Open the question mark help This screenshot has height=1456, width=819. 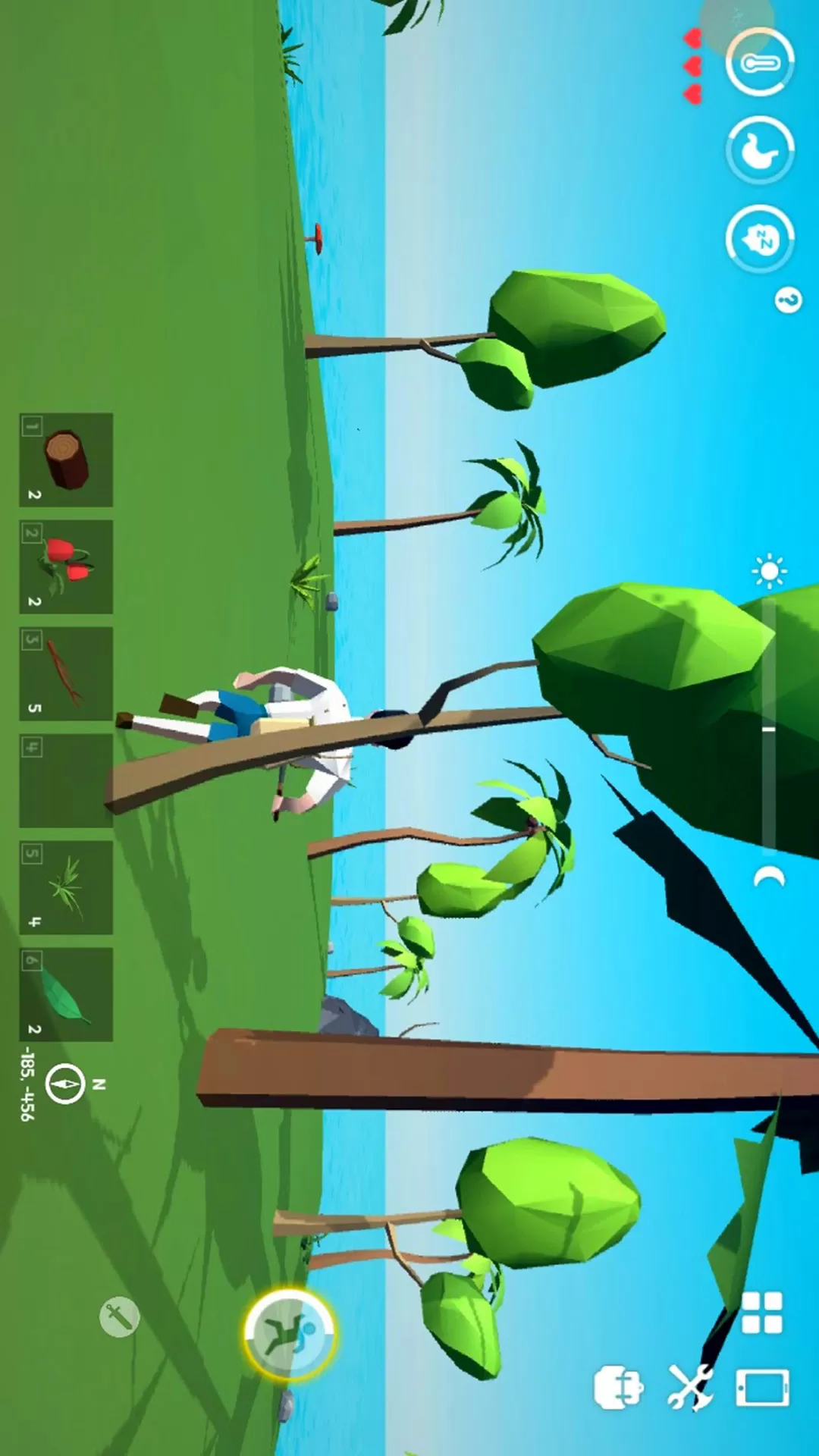coord(788,301)
